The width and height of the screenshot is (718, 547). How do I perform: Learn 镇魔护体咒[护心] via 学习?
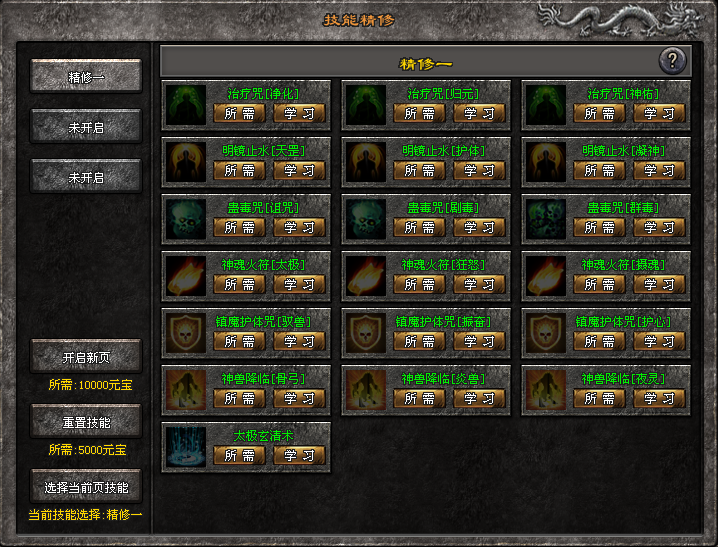(659, 341)
